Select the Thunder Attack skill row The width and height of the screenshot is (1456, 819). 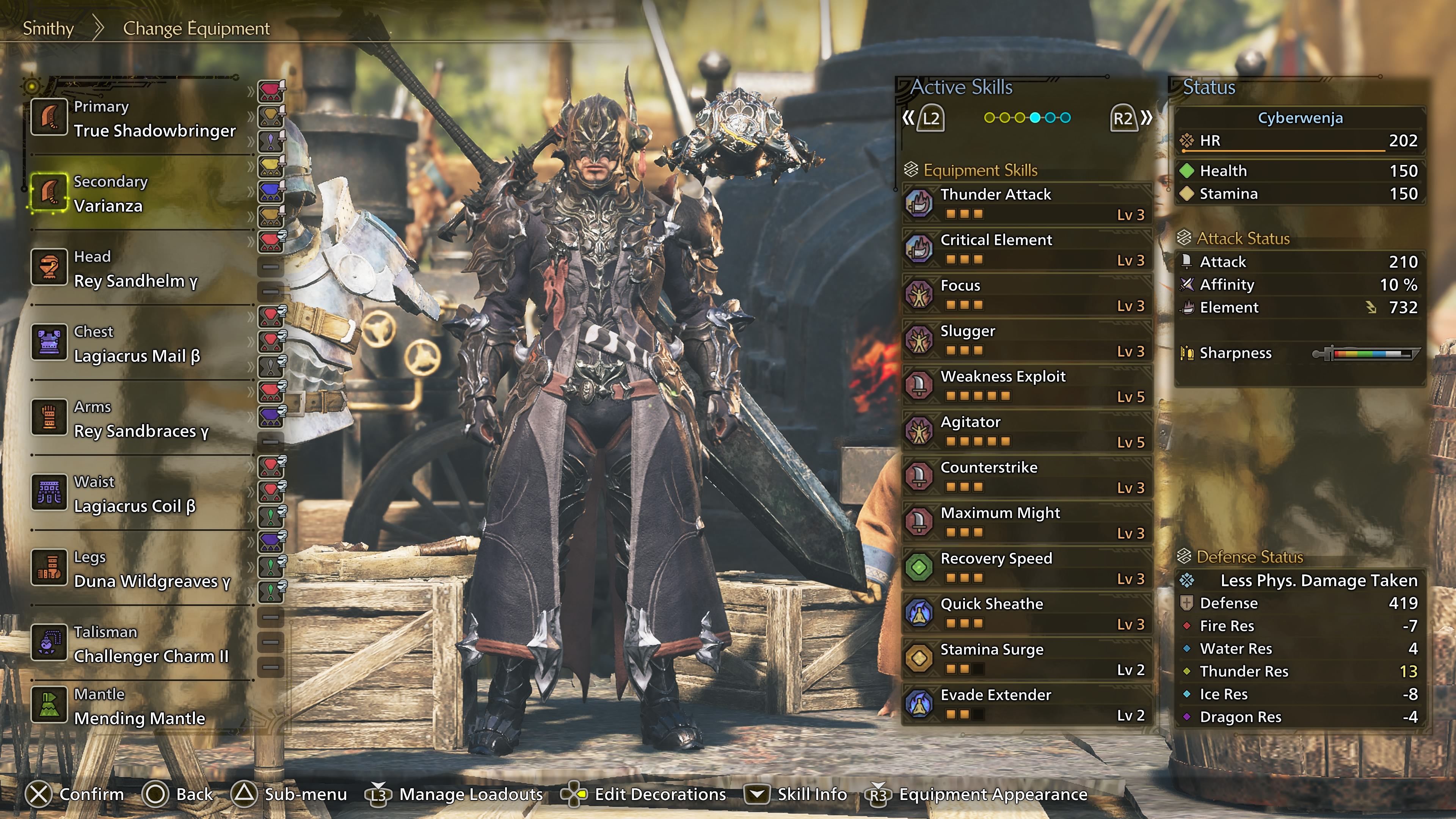[x=1026, y=204]
